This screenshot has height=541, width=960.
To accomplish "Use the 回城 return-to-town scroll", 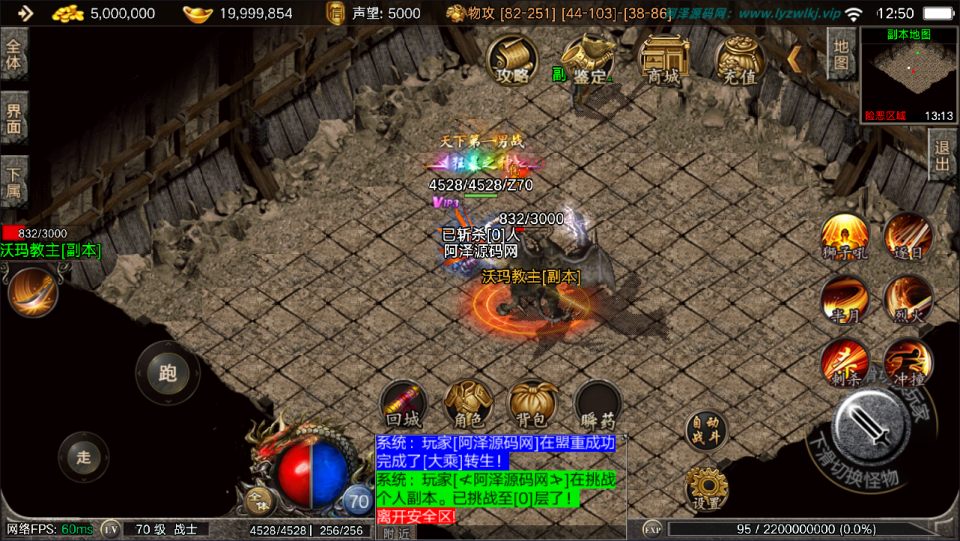I will pos(405,404).
